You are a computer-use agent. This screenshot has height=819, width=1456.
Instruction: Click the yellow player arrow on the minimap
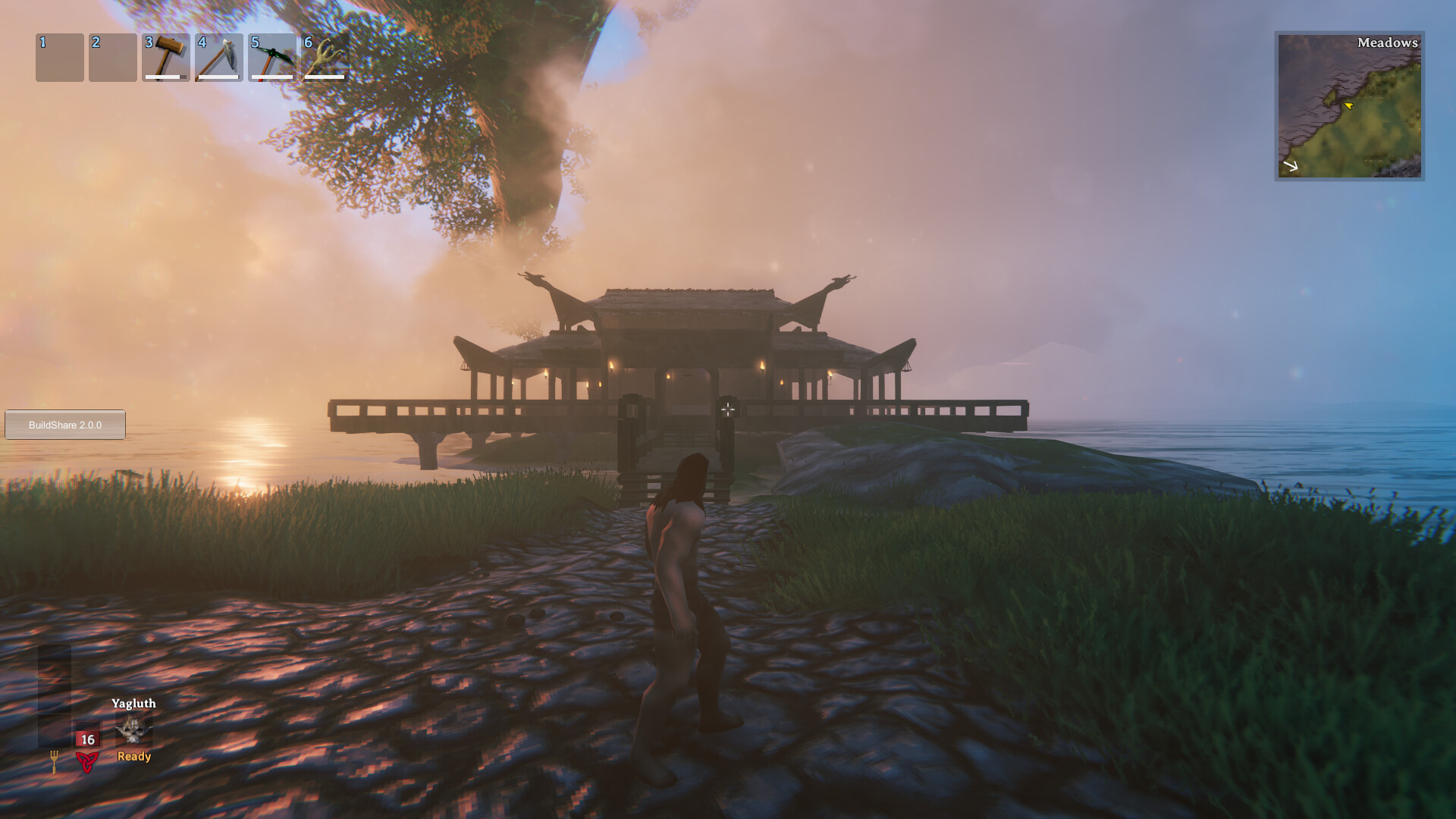[x=1349, y=106]
